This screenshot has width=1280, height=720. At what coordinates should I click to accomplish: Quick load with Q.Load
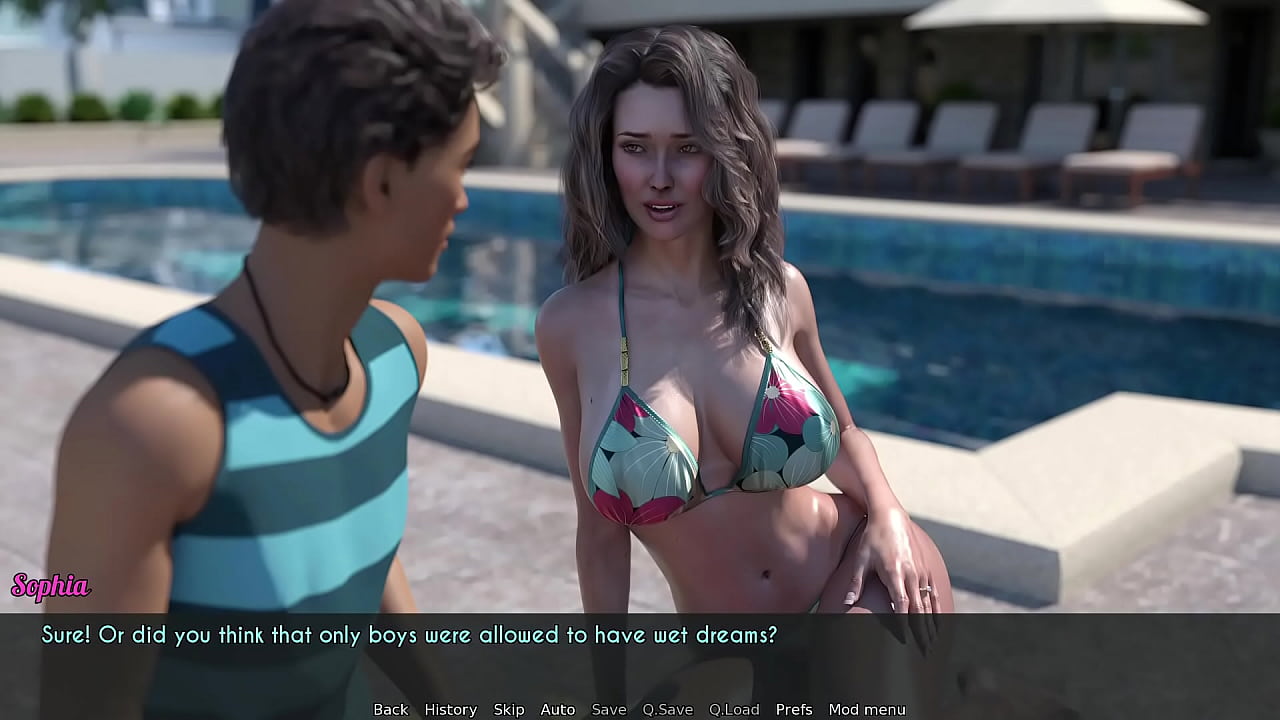tap(734, 709)
